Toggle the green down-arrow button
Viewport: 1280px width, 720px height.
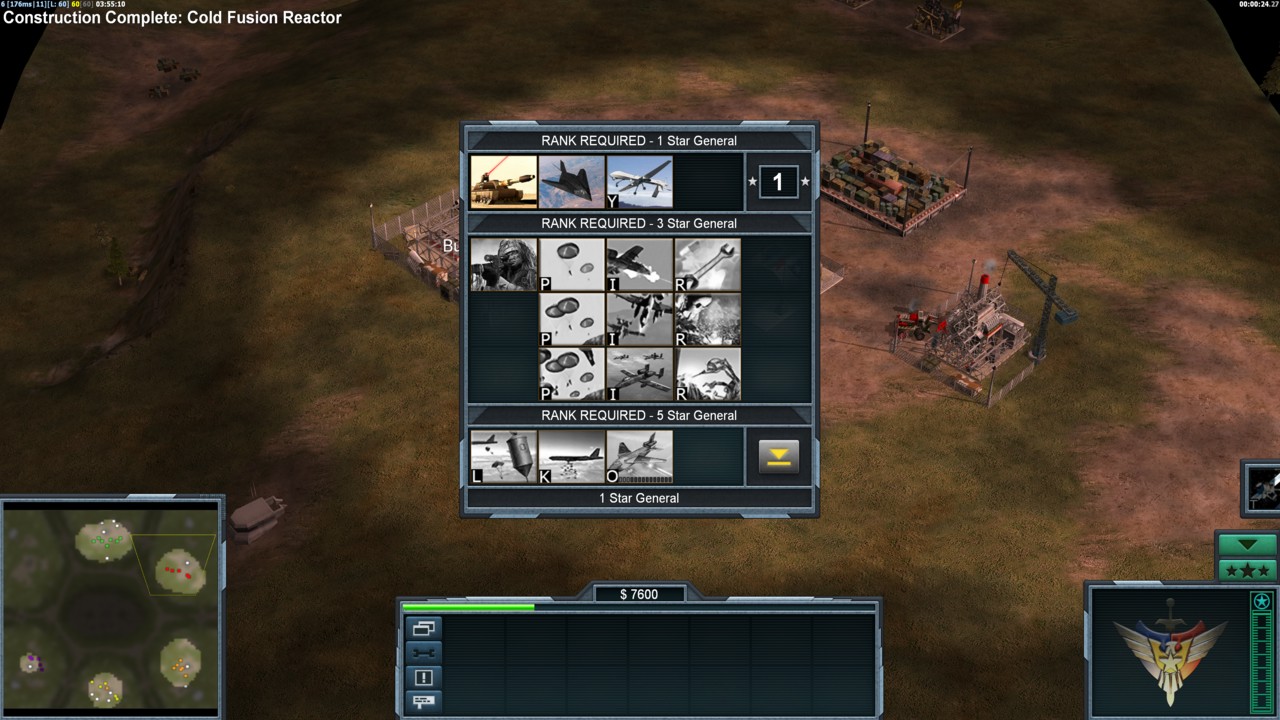1247,545
